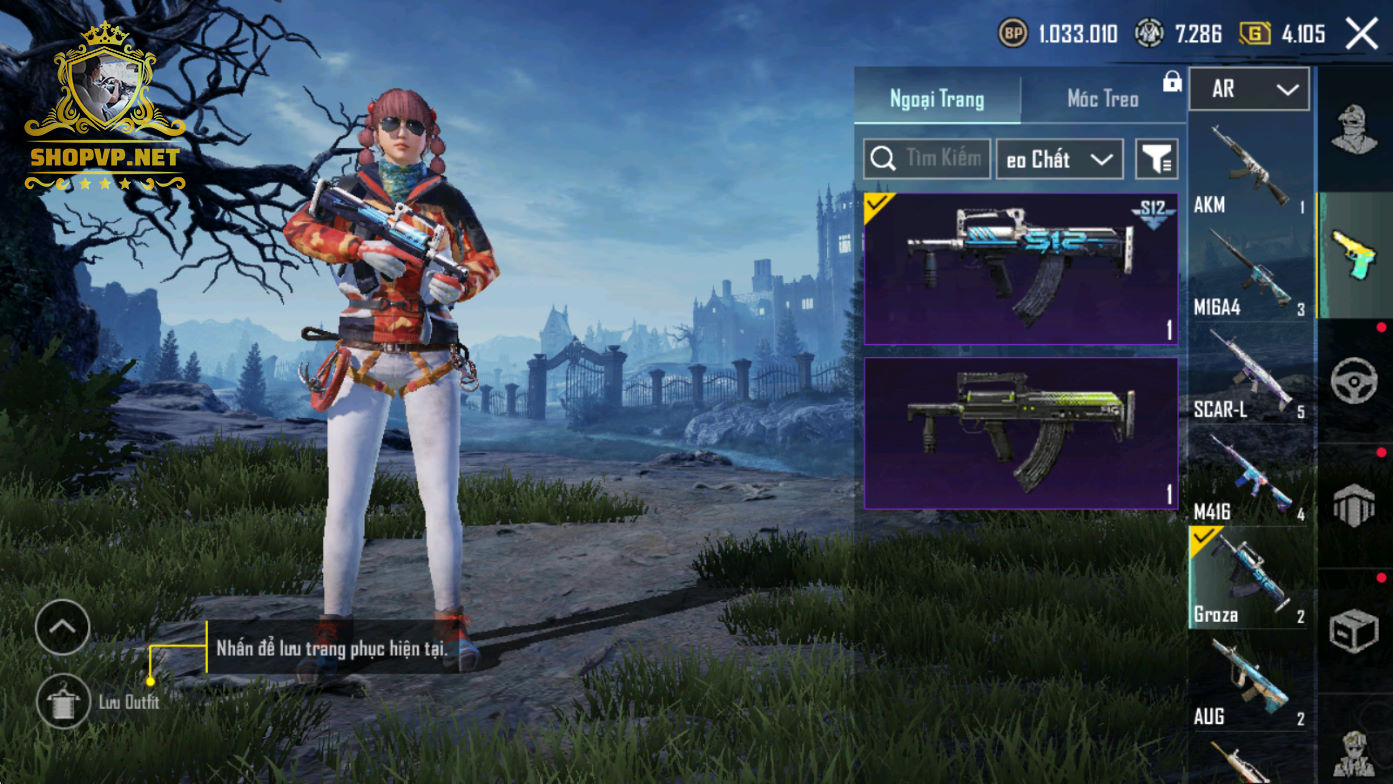
Task: Choose M416 from the weapon list
Action: 1249,476
